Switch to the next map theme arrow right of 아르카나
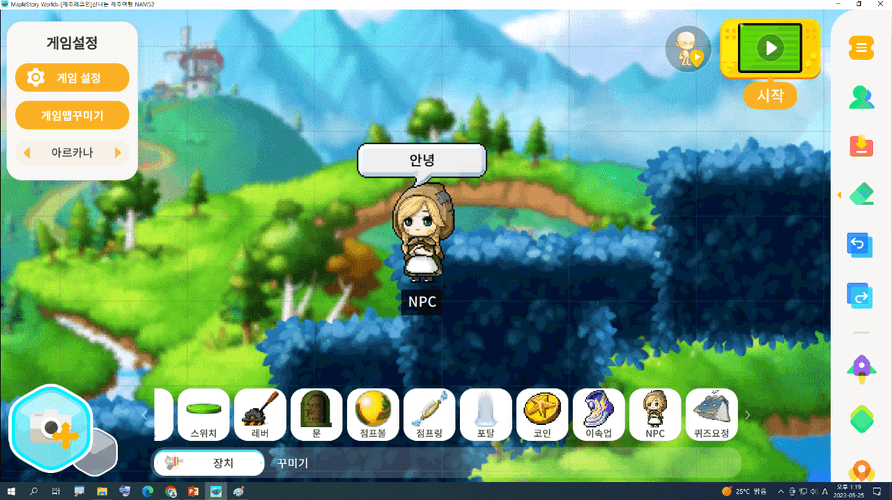 point(118,153)
